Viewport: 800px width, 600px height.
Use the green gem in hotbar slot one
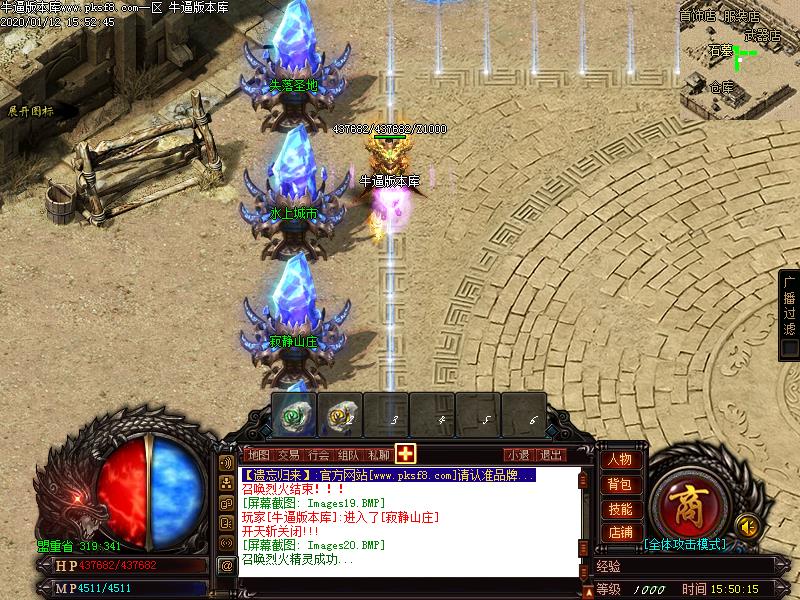(296, 414)
